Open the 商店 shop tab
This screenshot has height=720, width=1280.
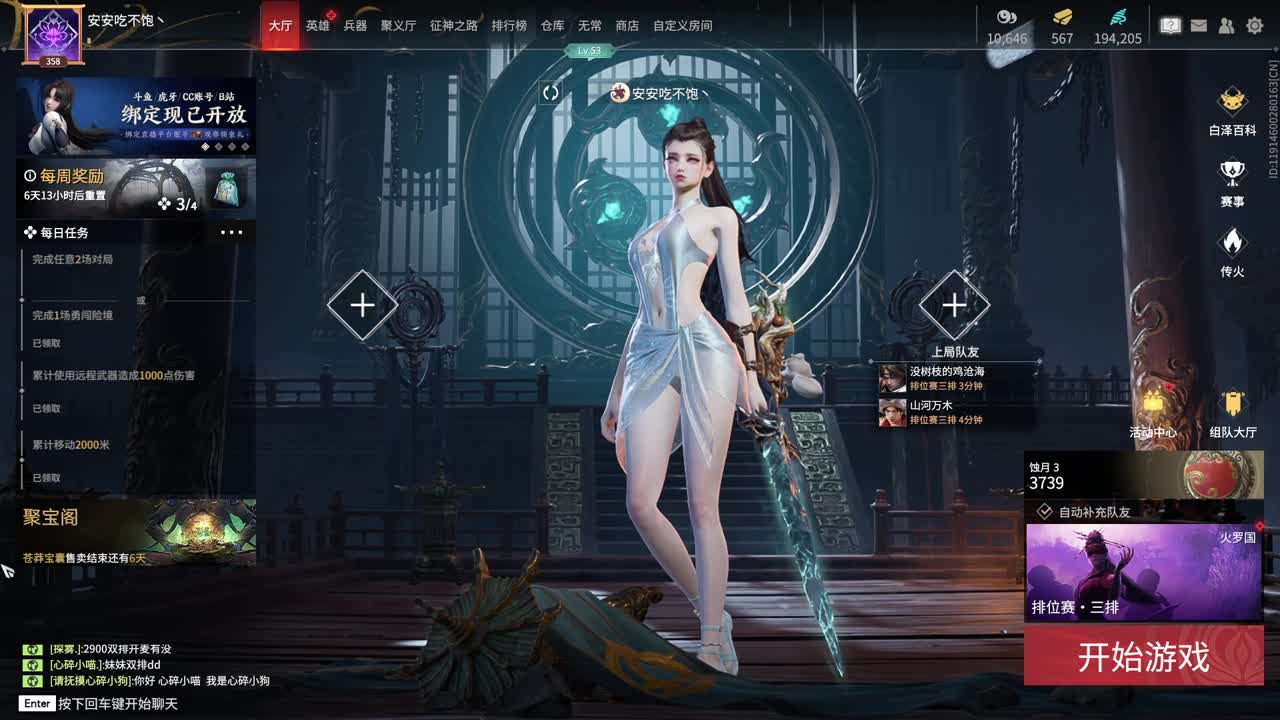627,25
